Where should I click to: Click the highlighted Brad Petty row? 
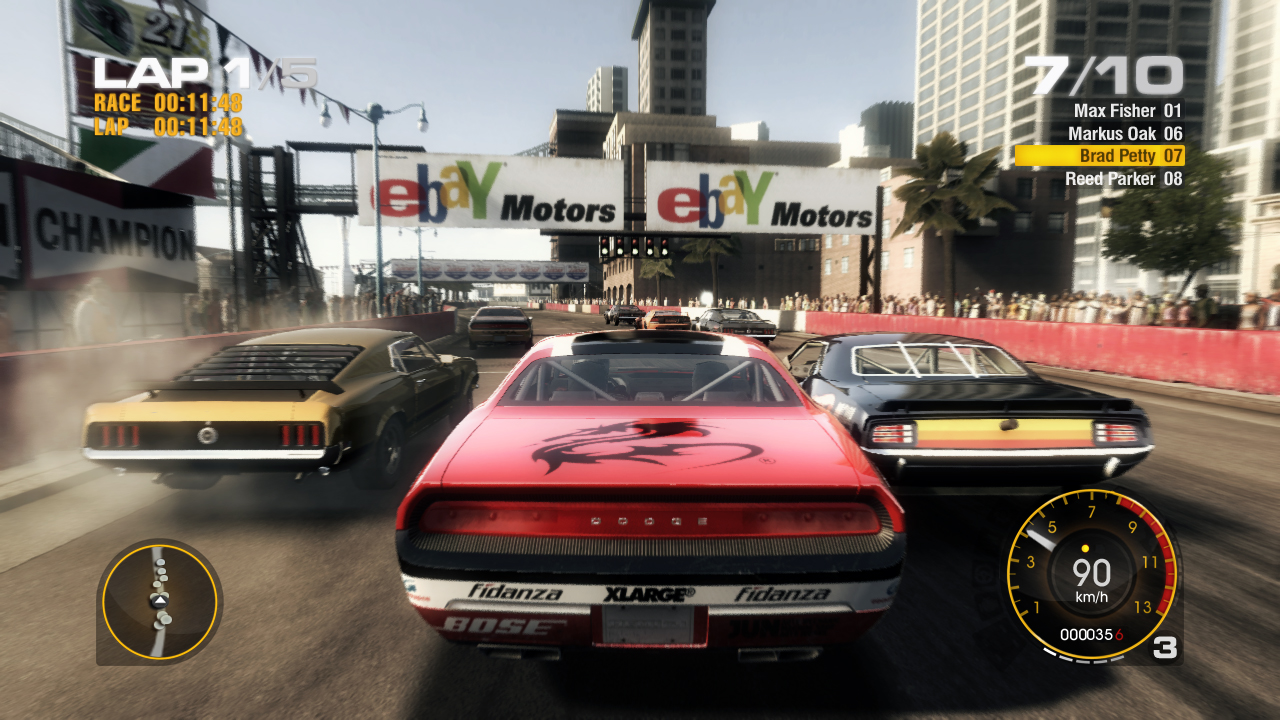(1100, 156)
